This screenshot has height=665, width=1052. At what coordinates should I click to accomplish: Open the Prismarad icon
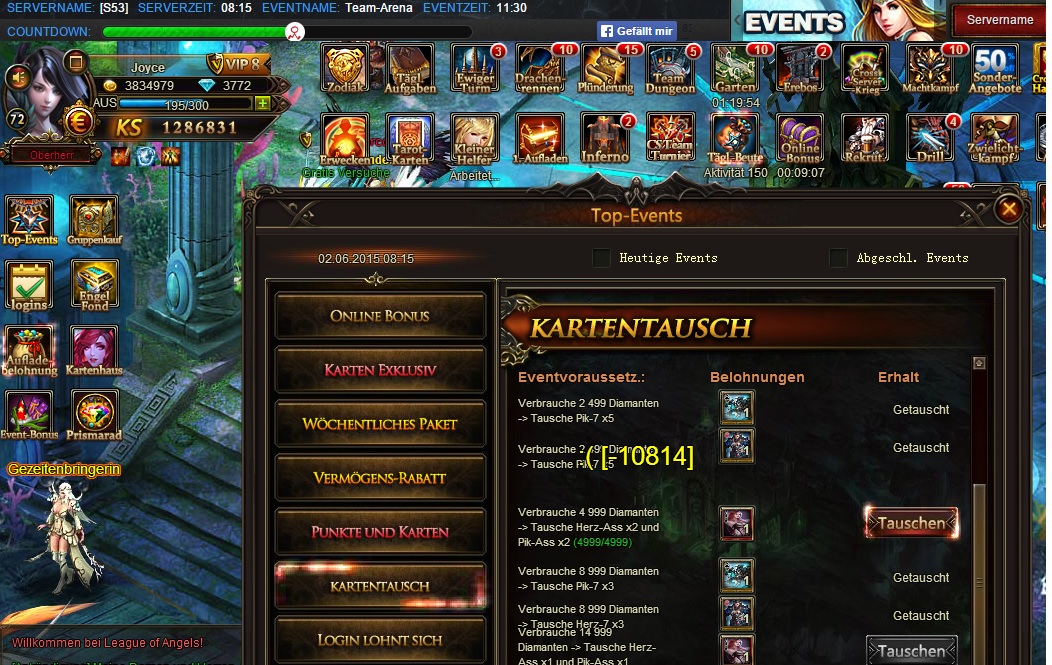coord(93,416)
